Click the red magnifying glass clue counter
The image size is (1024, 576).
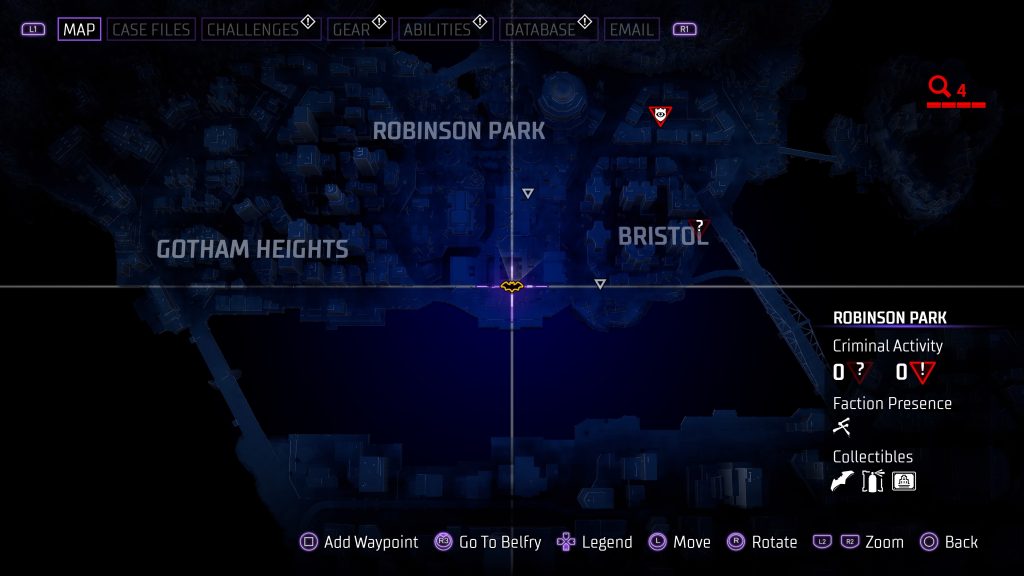tap(939, 88)
